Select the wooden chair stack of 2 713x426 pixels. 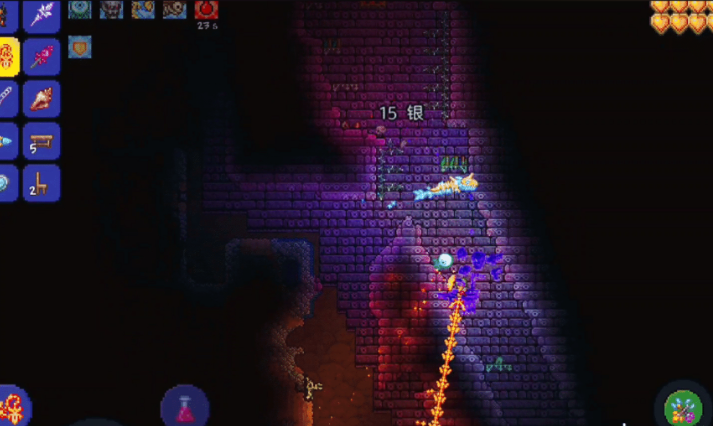(x=42, y=183)
